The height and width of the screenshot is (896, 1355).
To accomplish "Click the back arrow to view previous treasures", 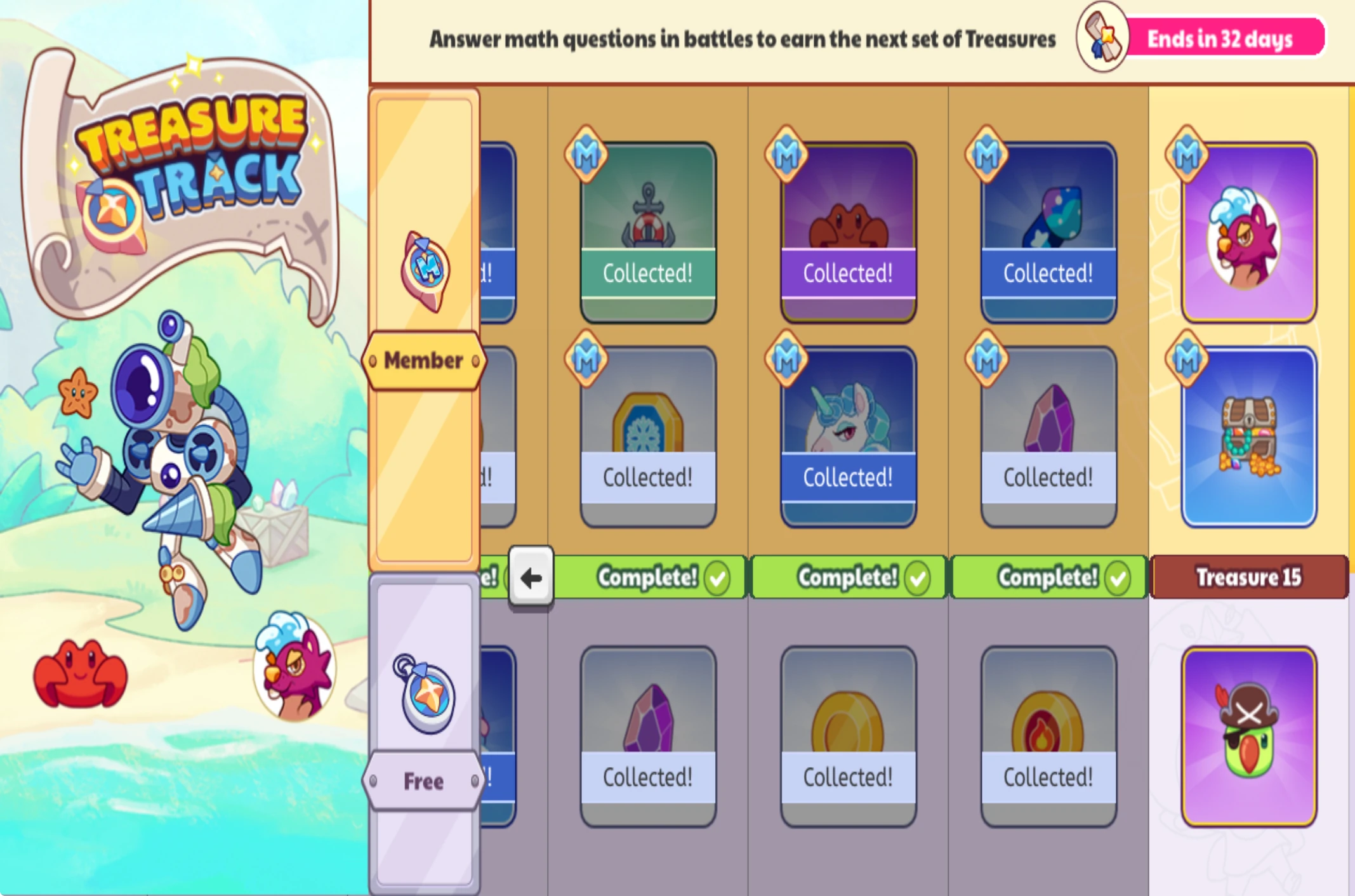I will click(x=531, y=577).
